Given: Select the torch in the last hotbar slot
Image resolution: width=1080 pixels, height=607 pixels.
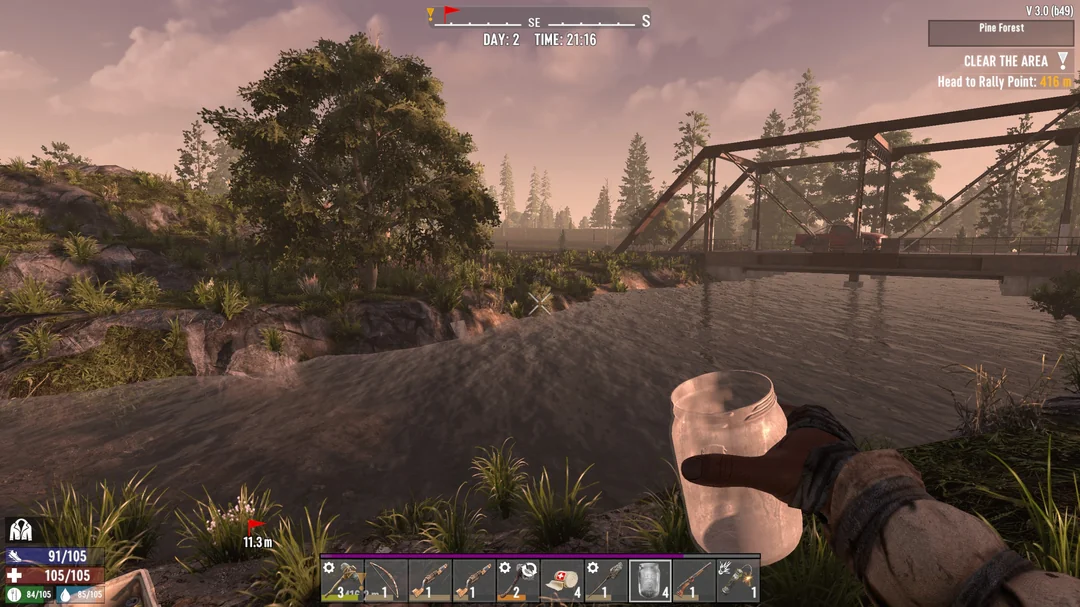Looking at the screenshot, I should [738, 580].
